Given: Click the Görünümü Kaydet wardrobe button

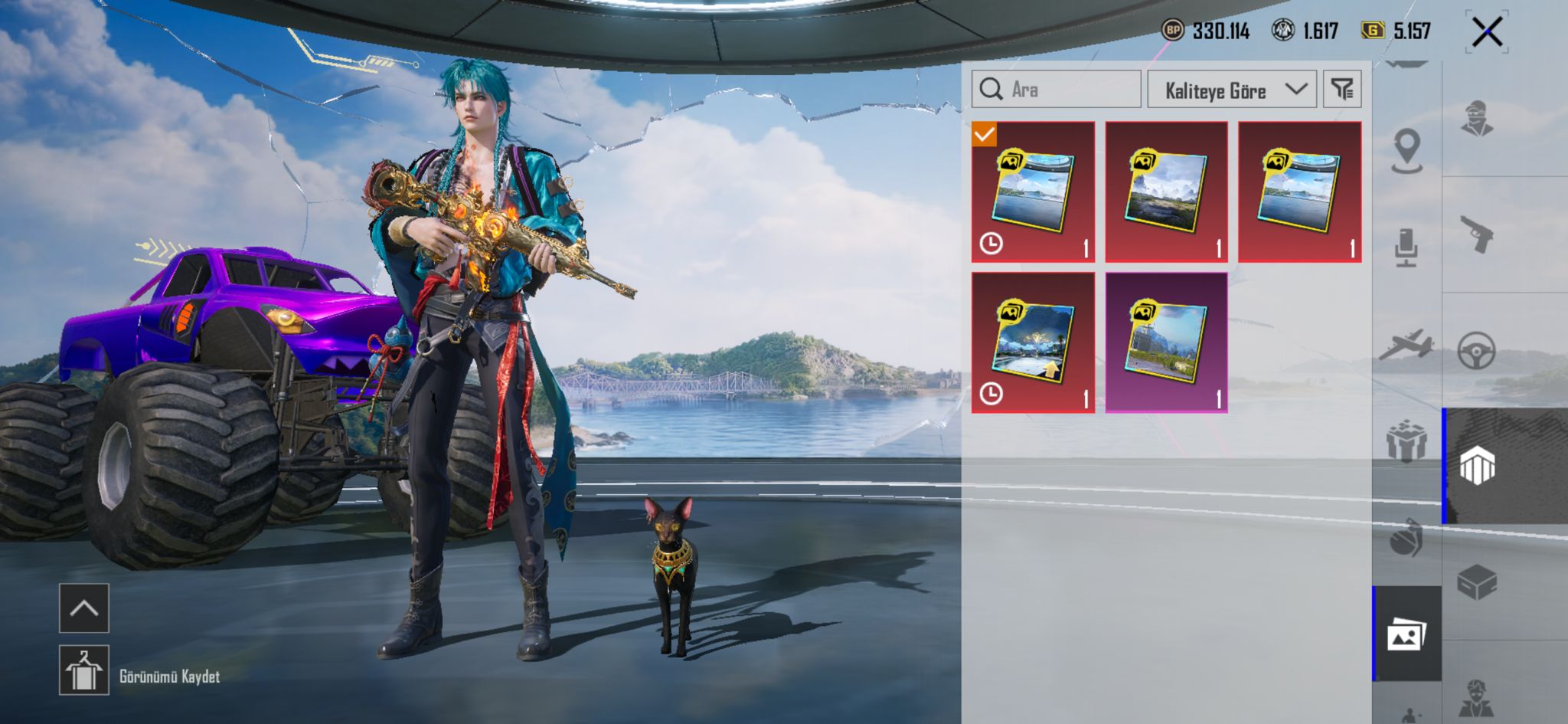Looking at the screenshot, I should tap(84, 670).
